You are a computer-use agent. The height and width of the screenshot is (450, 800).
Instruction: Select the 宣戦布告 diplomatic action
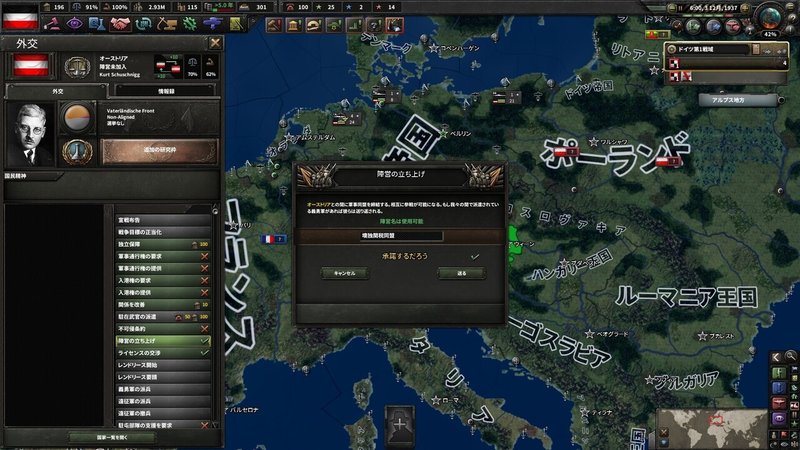(160, 220)
